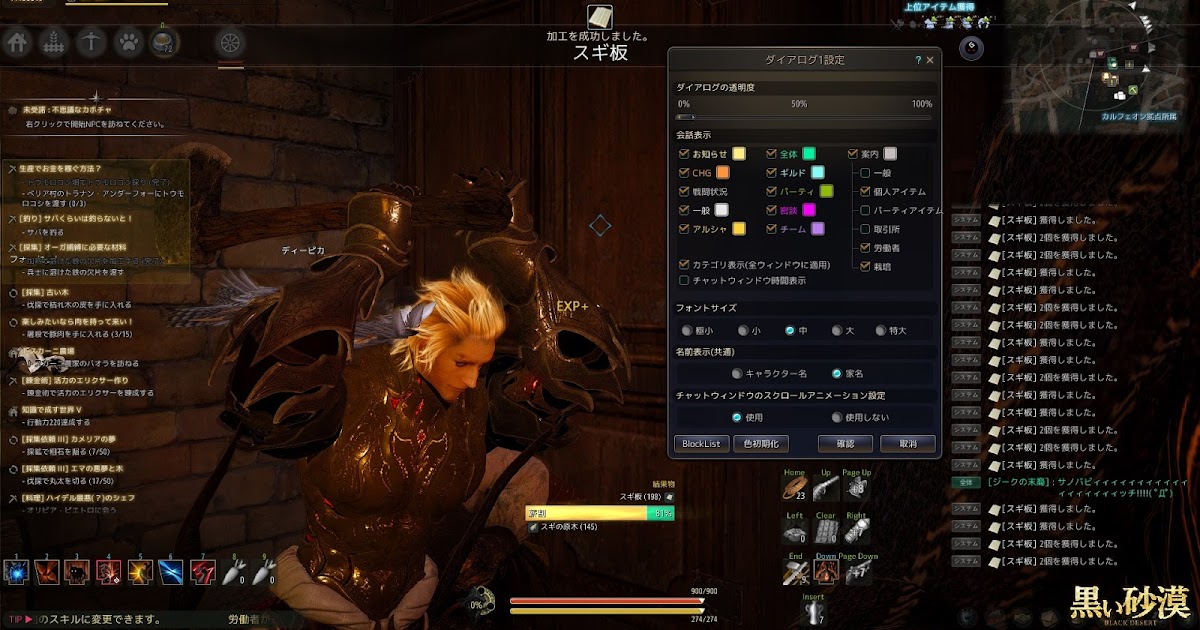Select the 特大 font size option
Viewport: 1200px width, 630px height.
point(881,330)
